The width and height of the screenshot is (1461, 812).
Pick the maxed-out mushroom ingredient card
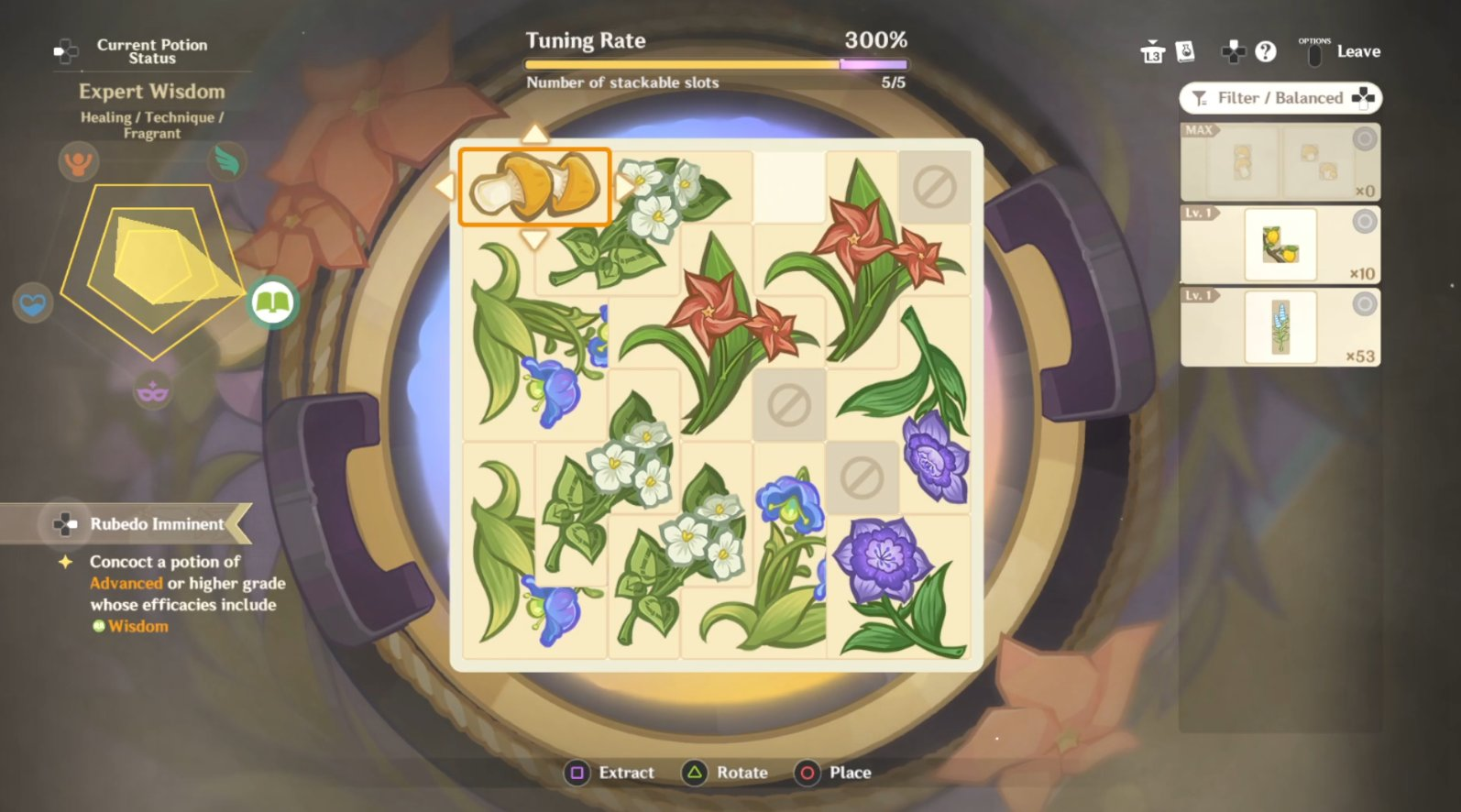[x=1280, y=162]
